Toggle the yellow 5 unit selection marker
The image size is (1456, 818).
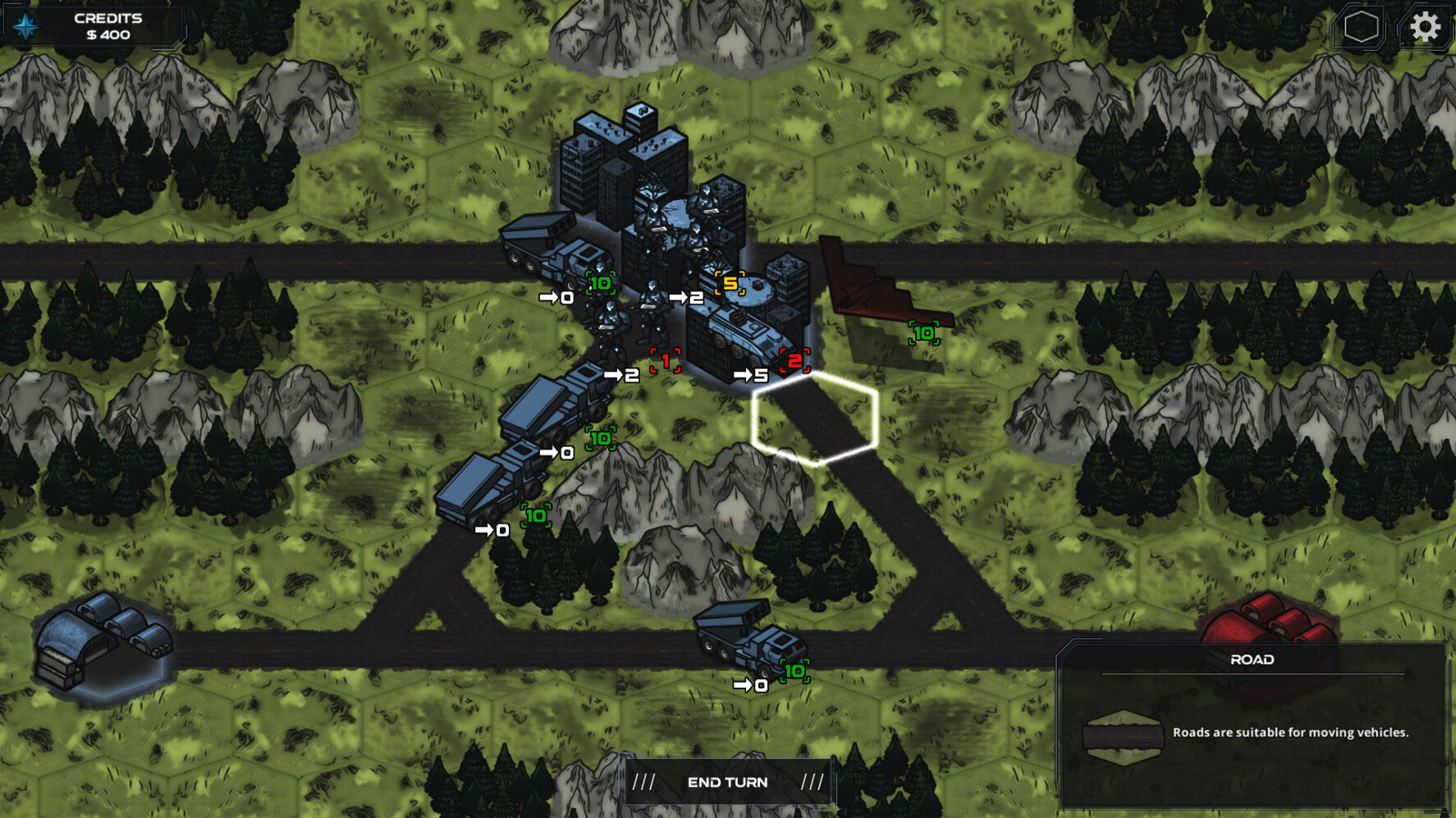pyautogui.click(x=729, y=282)
